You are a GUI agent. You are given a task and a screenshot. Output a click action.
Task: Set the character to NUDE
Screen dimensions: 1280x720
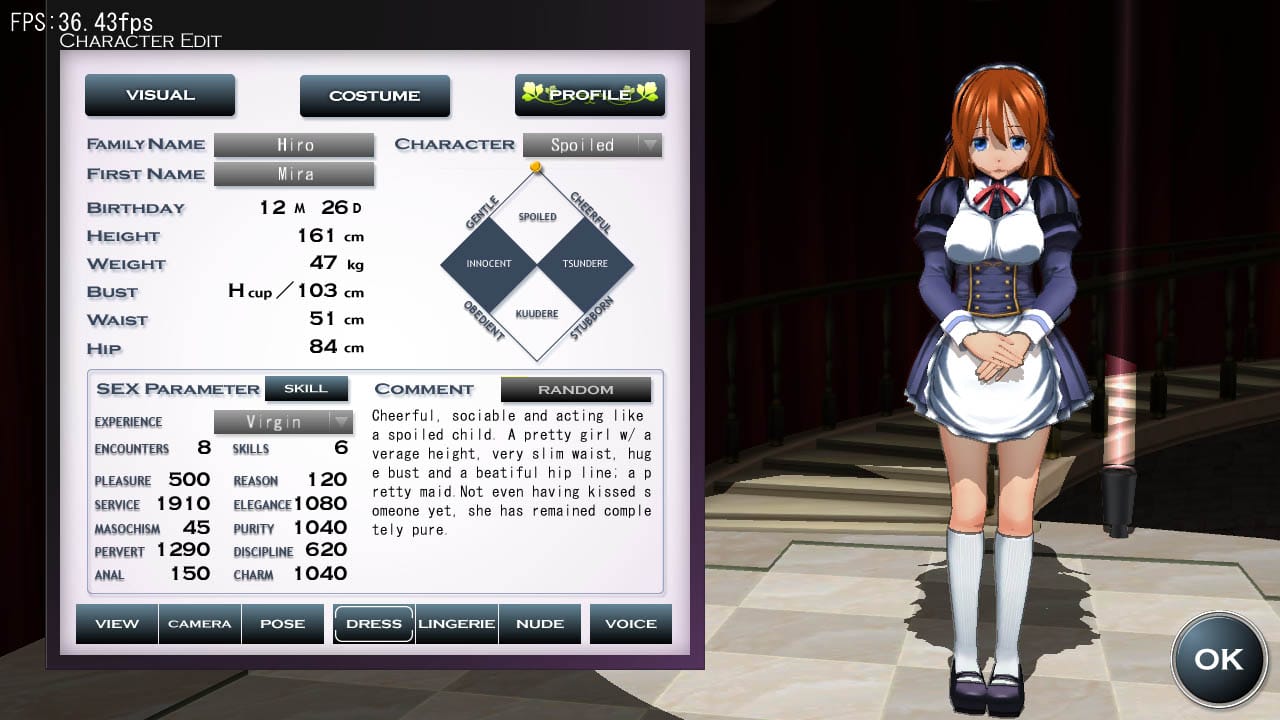click(540, 623)
